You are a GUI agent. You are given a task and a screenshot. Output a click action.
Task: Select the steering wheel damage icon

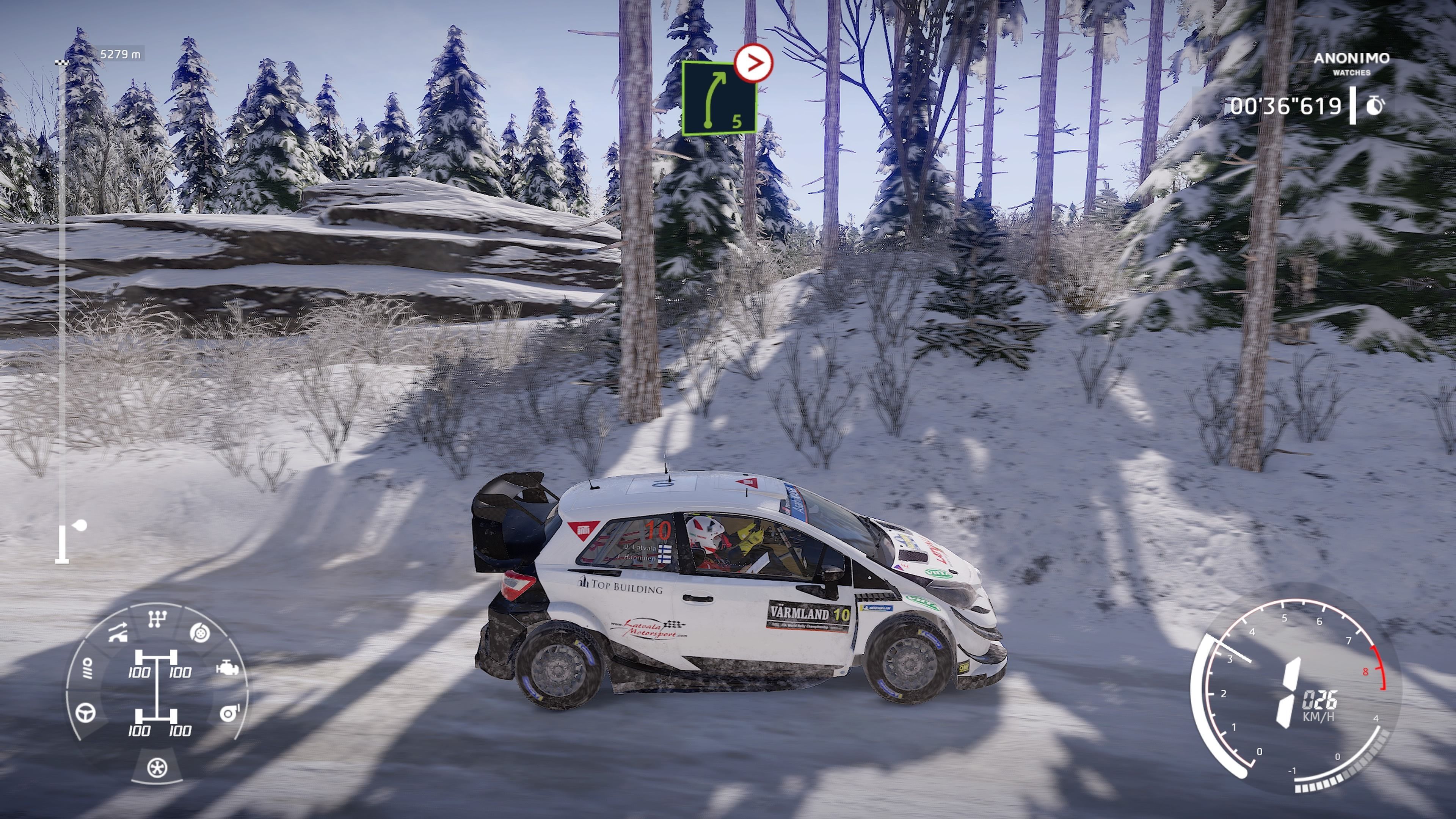click(x=86, y=713)
